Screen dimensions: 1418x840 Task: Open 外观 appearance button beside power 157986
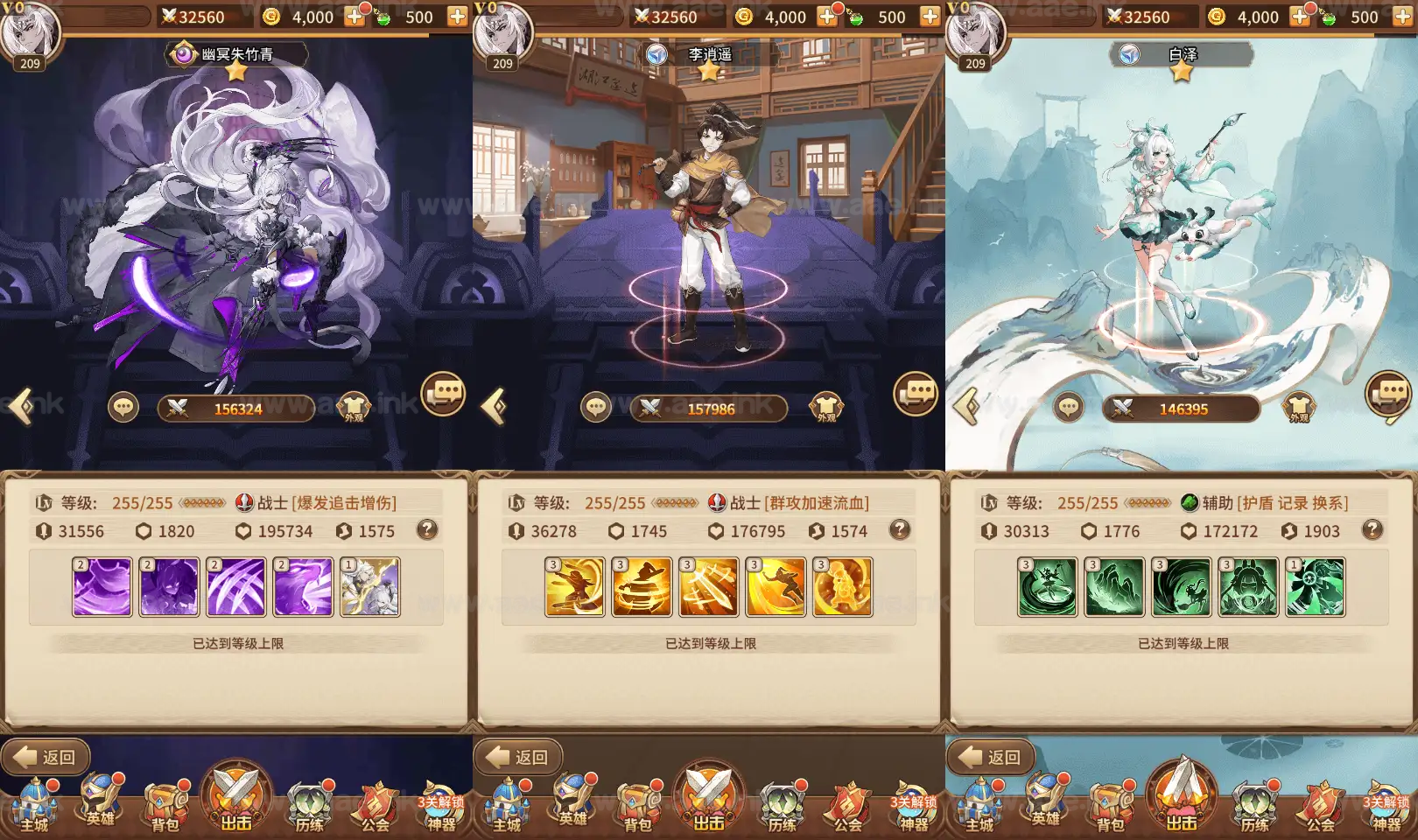tap(826, 407)
